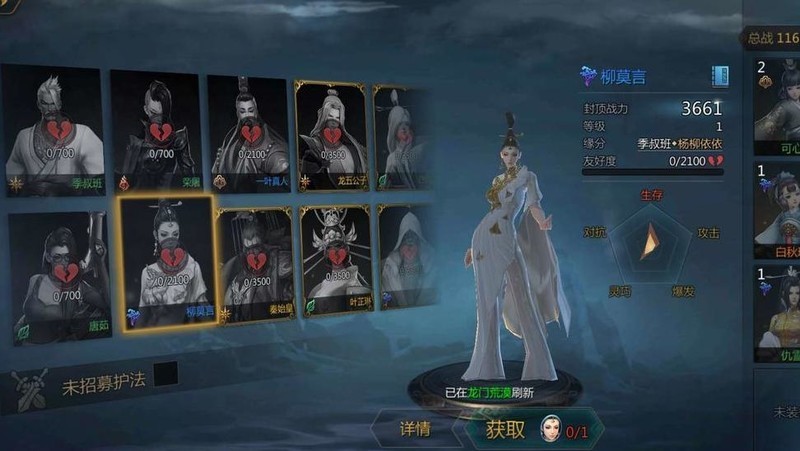This screenshot has width=800, height=451.
Task: Click the highlighted 柳莫言 character card
Action: click(x=165, y=262)
